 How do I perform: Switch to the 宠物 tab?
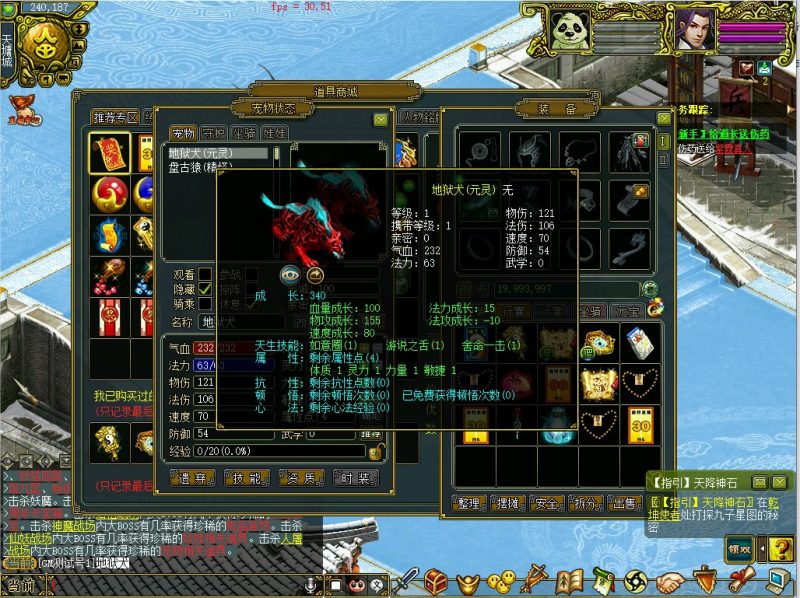pyautogui.click(x=183, y=133)
